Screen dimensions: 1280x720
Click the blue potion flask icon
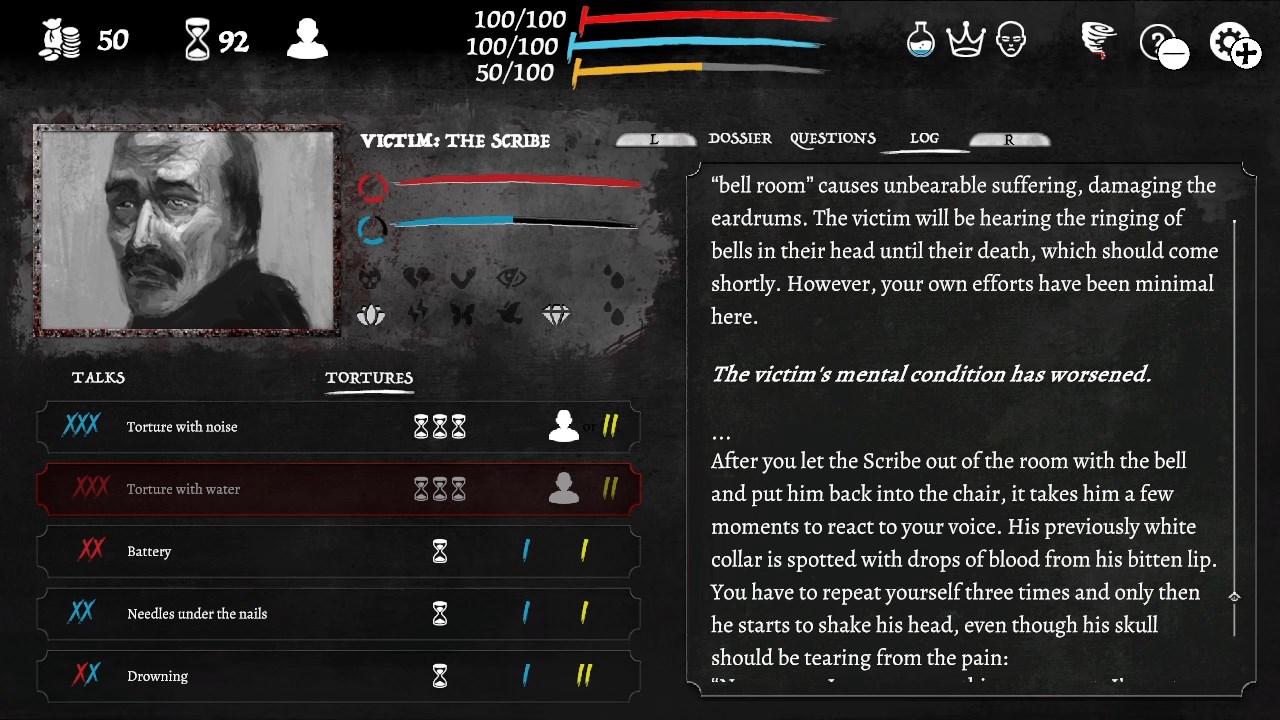point(920,40)
